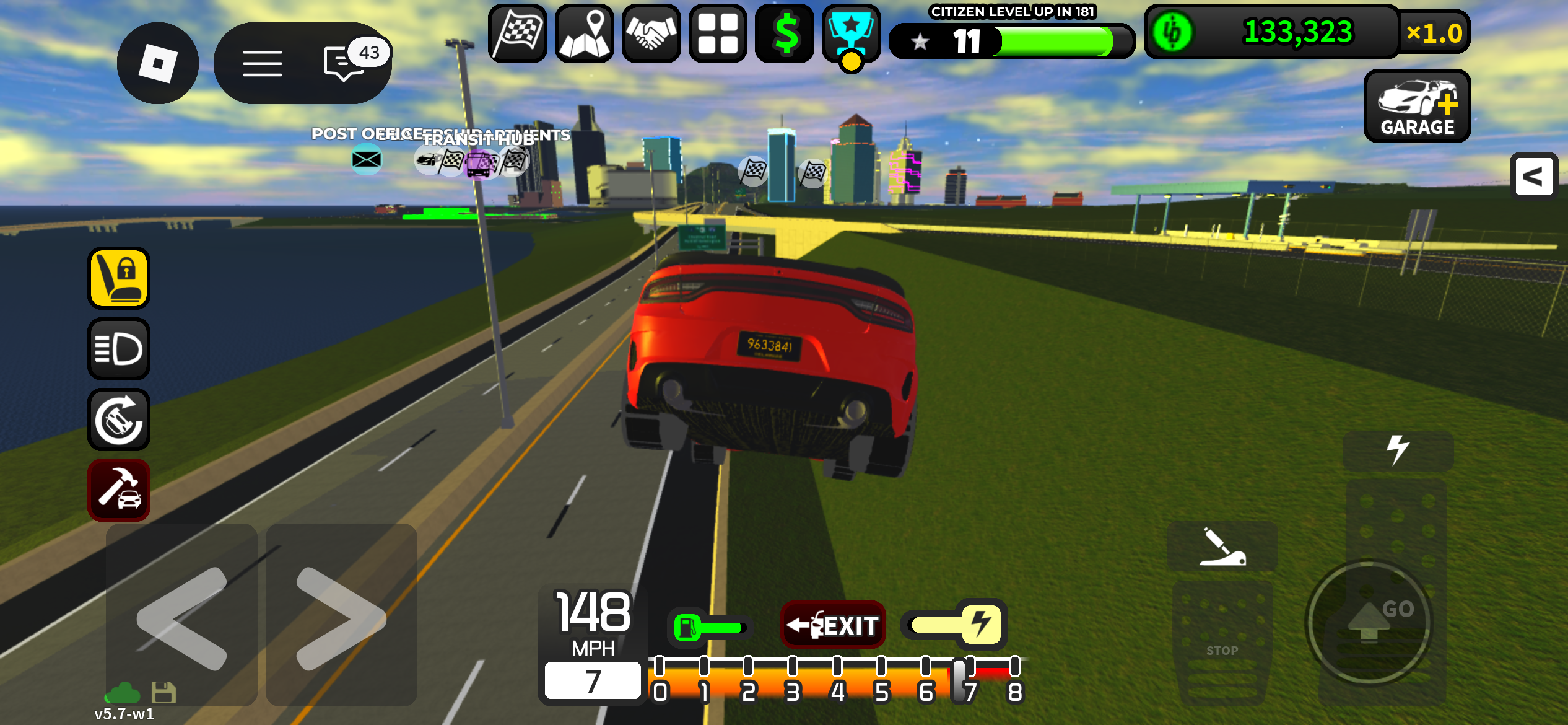This screenshot has width=1568, height=725.
Task: Steer left with the left arrow
Action: pos(181,617)
